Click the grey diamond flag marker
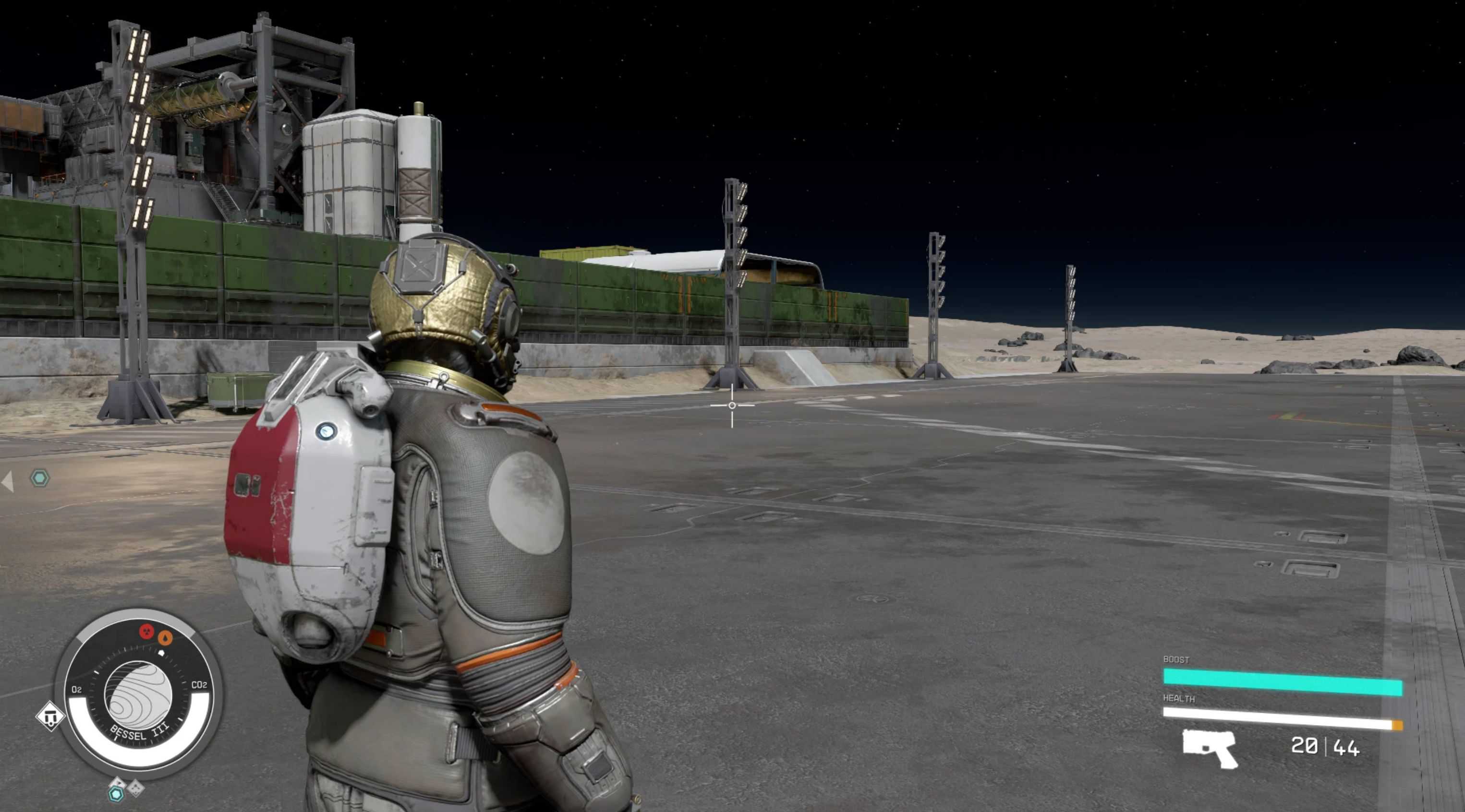The image size is (1465, 812). tap(117, 783)
